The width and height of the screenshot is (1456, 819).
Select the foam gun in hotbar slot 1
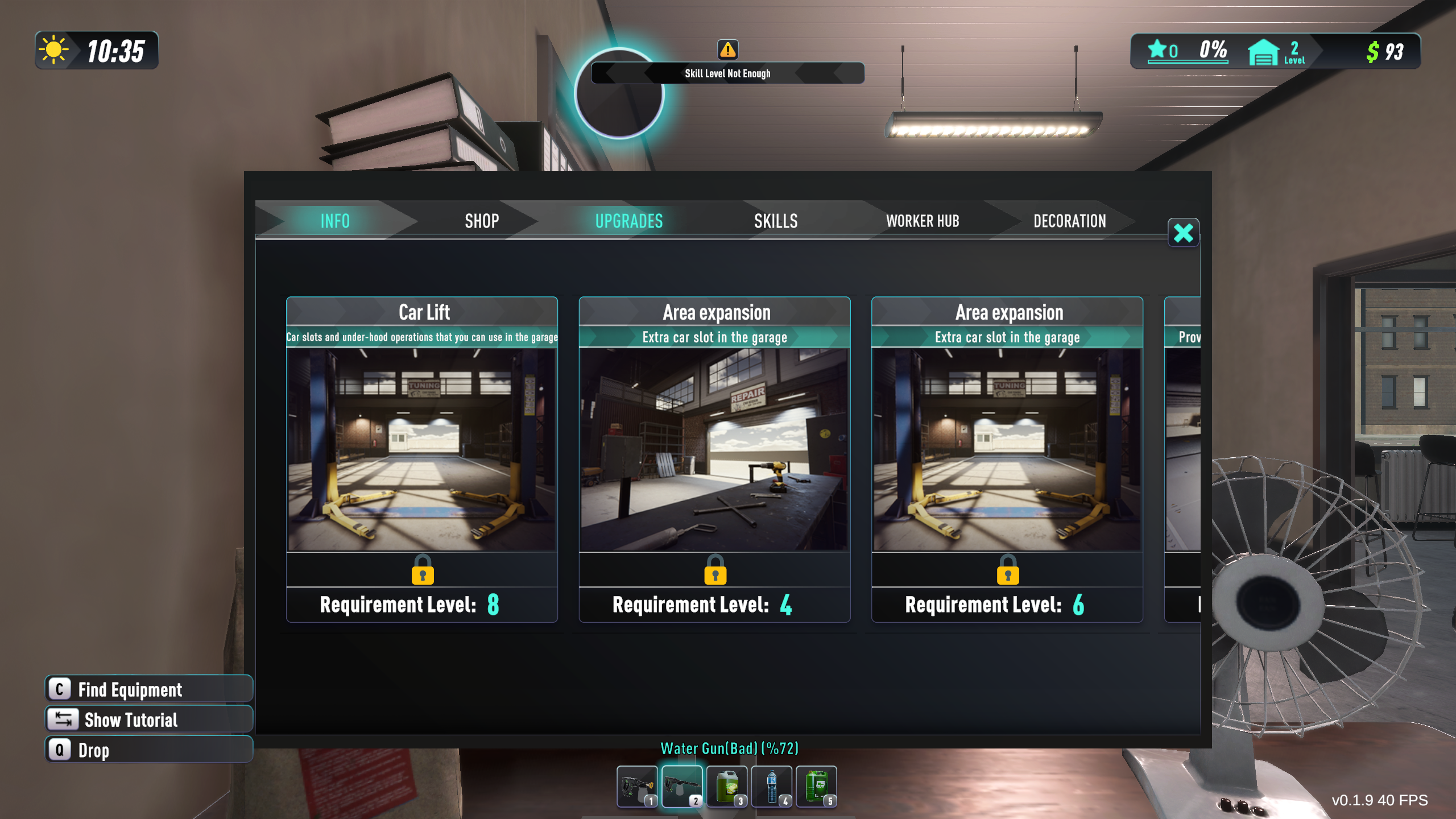[637, 787]
